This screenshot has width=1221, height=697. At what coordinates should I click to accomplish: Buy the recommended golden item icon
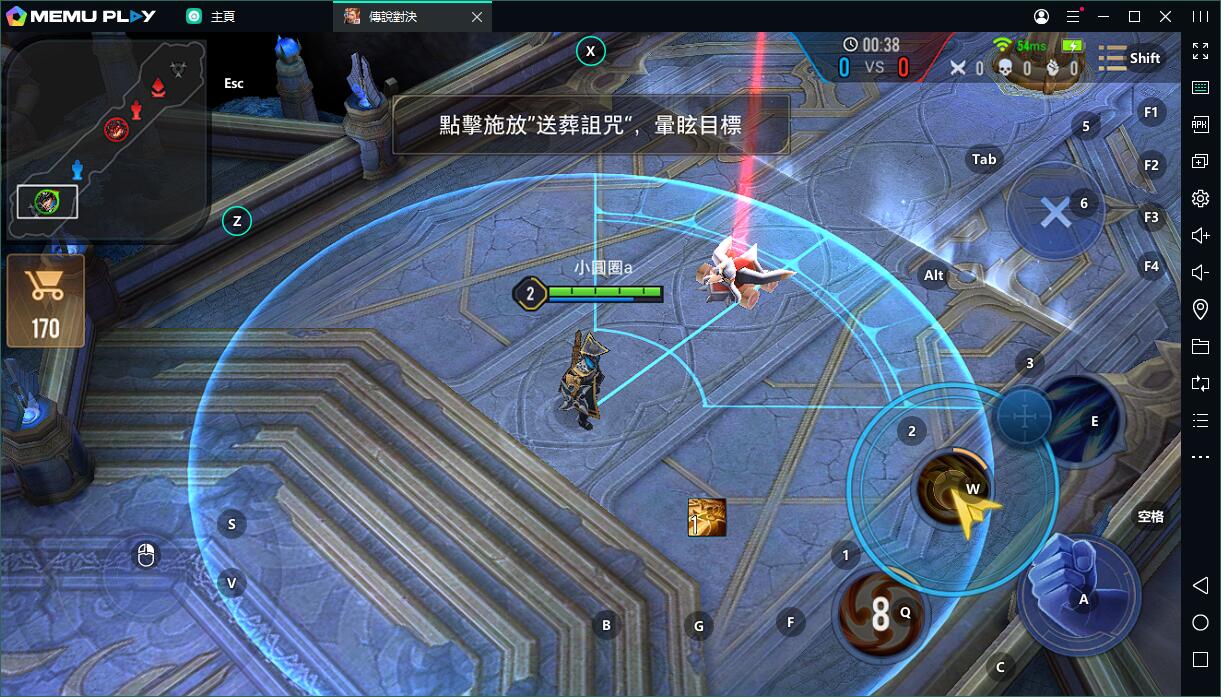pos(707,517)
